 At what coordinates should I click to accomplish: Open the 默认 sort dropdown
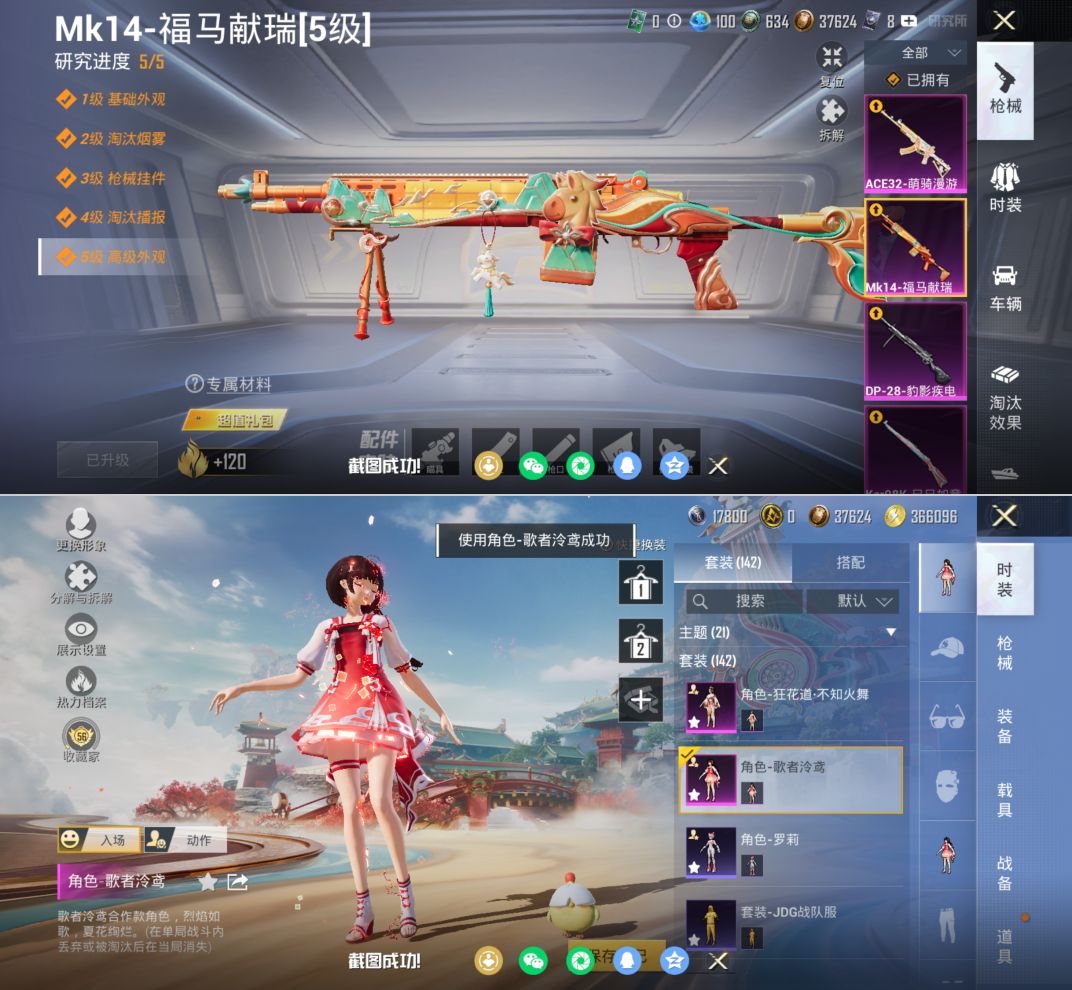[853, 601]
